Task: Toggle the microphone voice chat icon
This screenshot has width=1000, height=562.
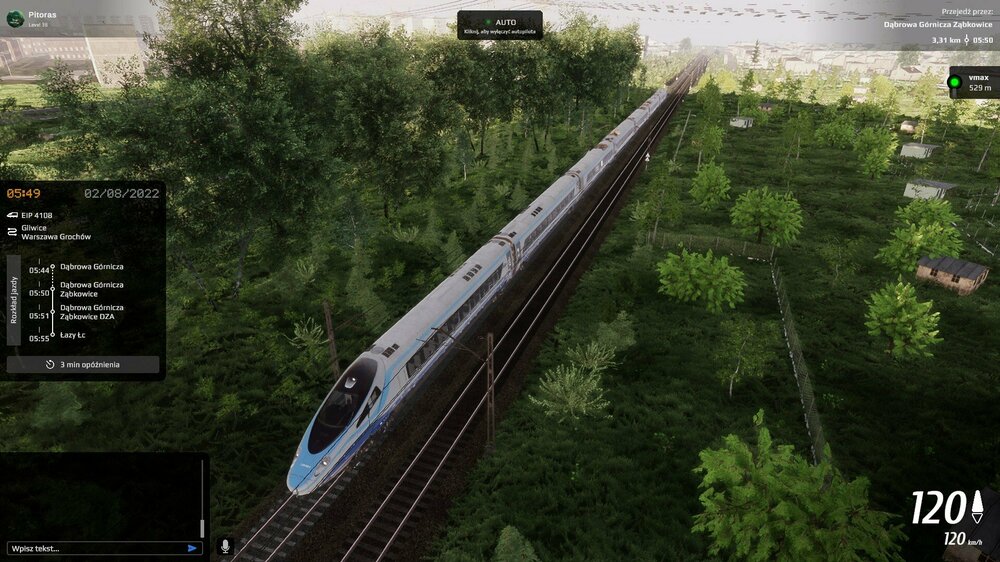Action: click(x=225, y=547)
